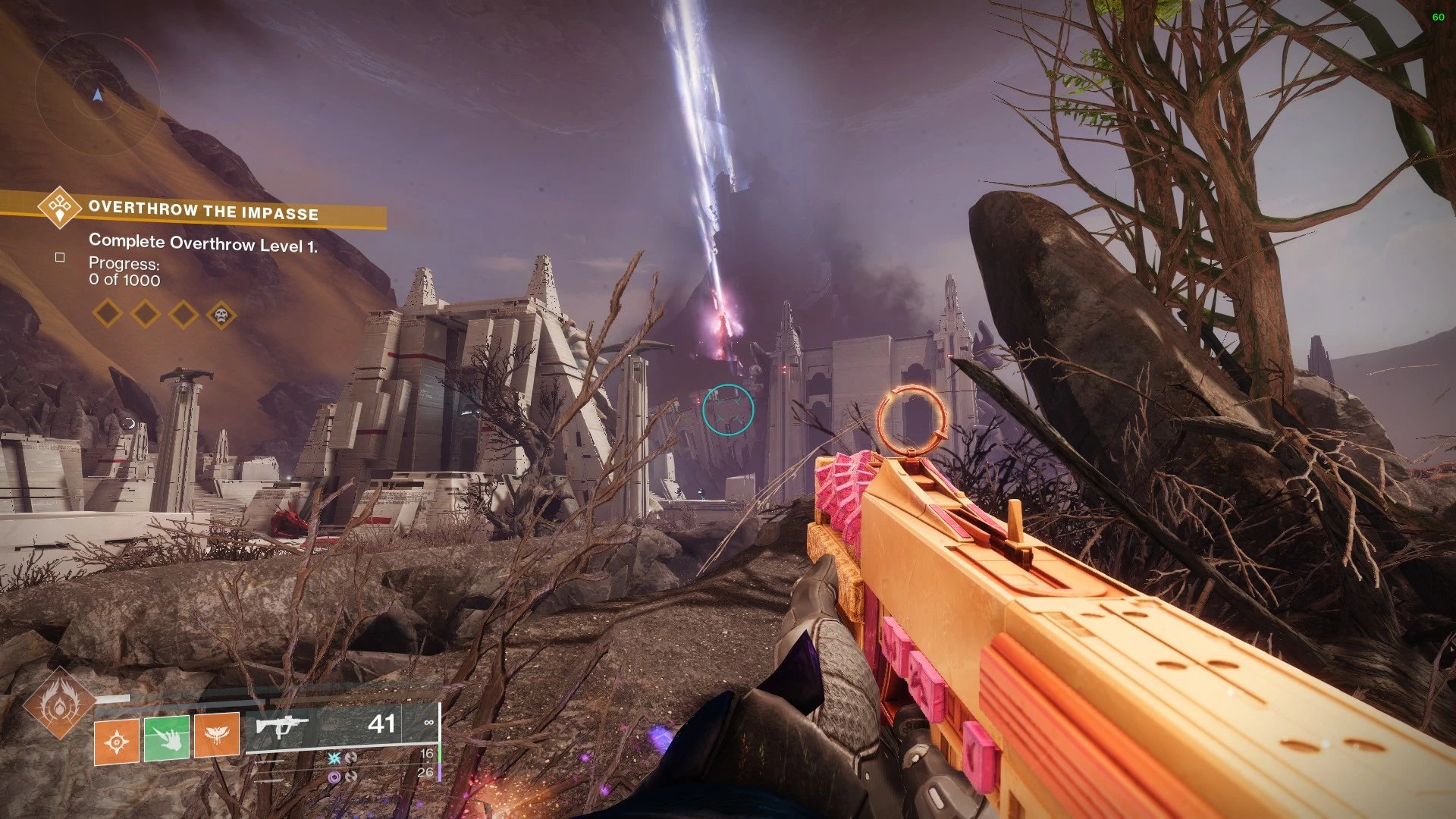This screenshot has height=819, width=1456.
Task: Select the Overthrow The Impasse objective banner
Action: [203, 211]
